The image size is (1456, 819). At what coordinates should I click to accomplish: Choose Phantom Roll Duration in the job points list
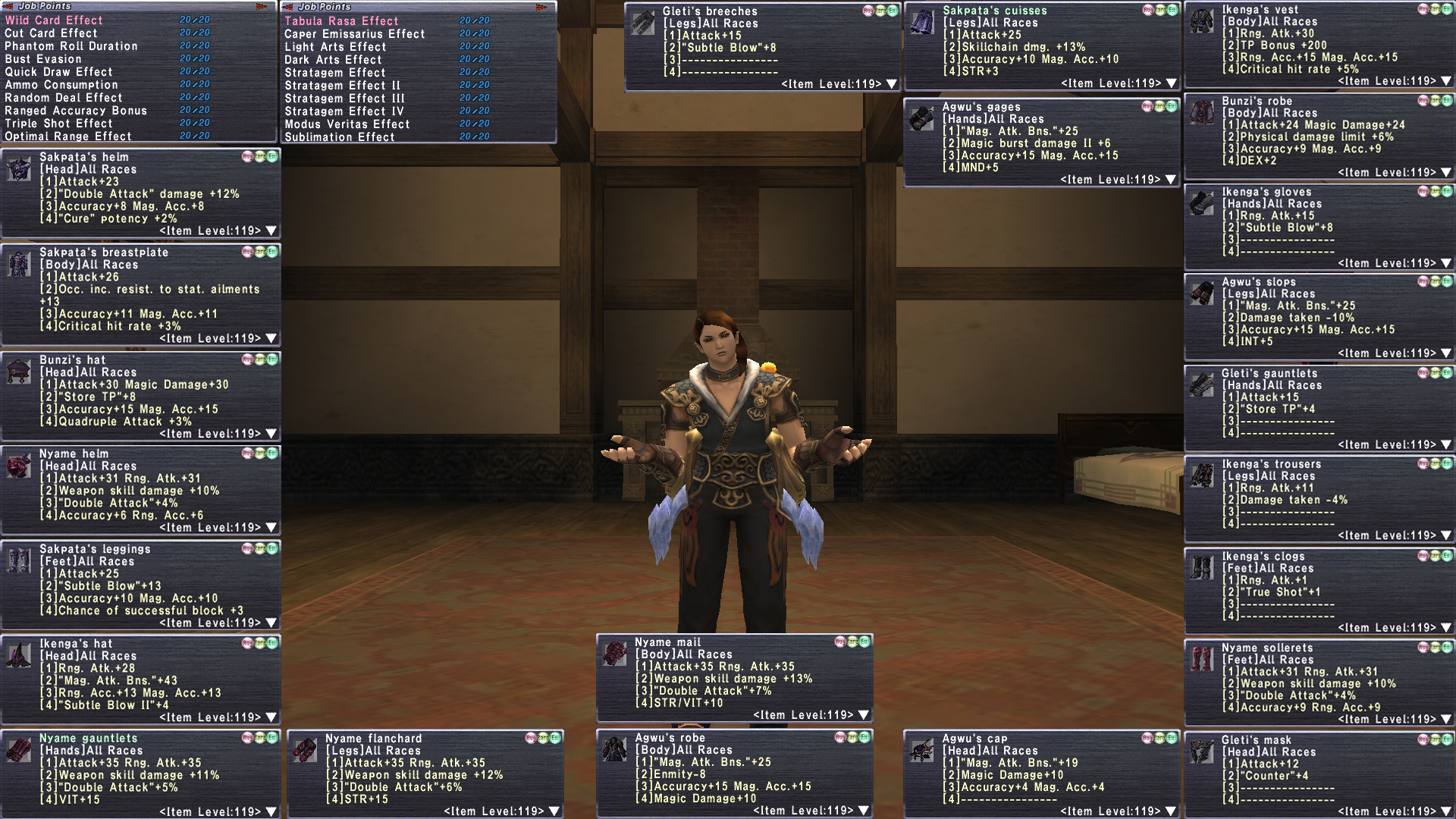(71, 46)
